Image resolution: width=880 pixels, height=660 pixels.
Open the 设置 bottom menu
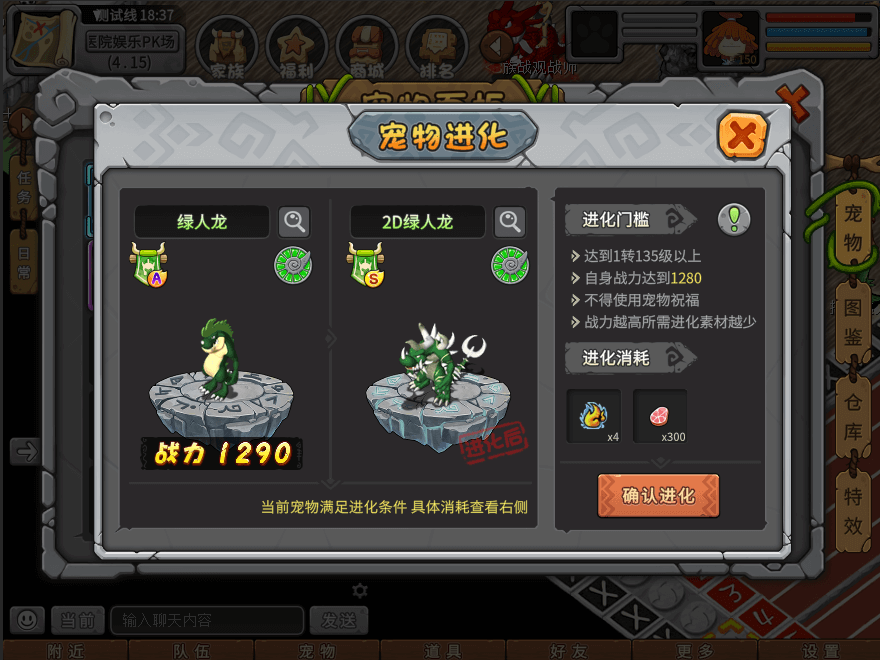click(820, 651)
